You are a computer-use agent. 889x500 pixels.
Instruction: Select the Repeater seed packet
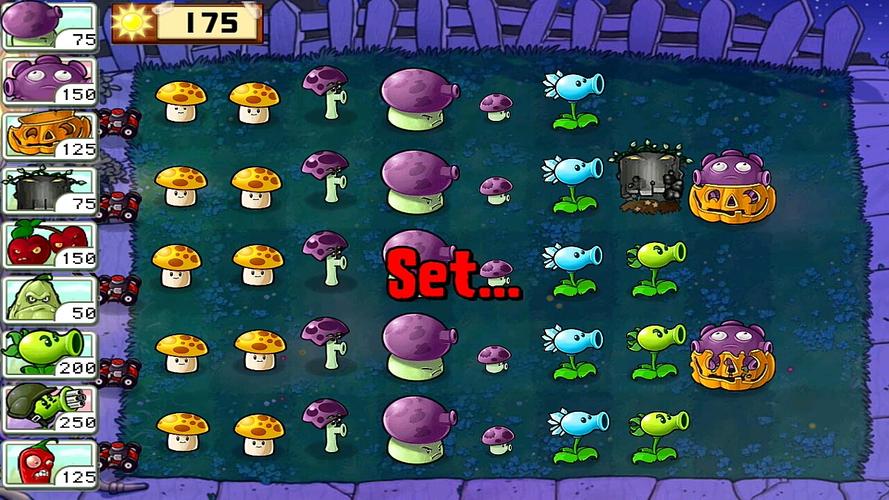(x=48, y=352)
